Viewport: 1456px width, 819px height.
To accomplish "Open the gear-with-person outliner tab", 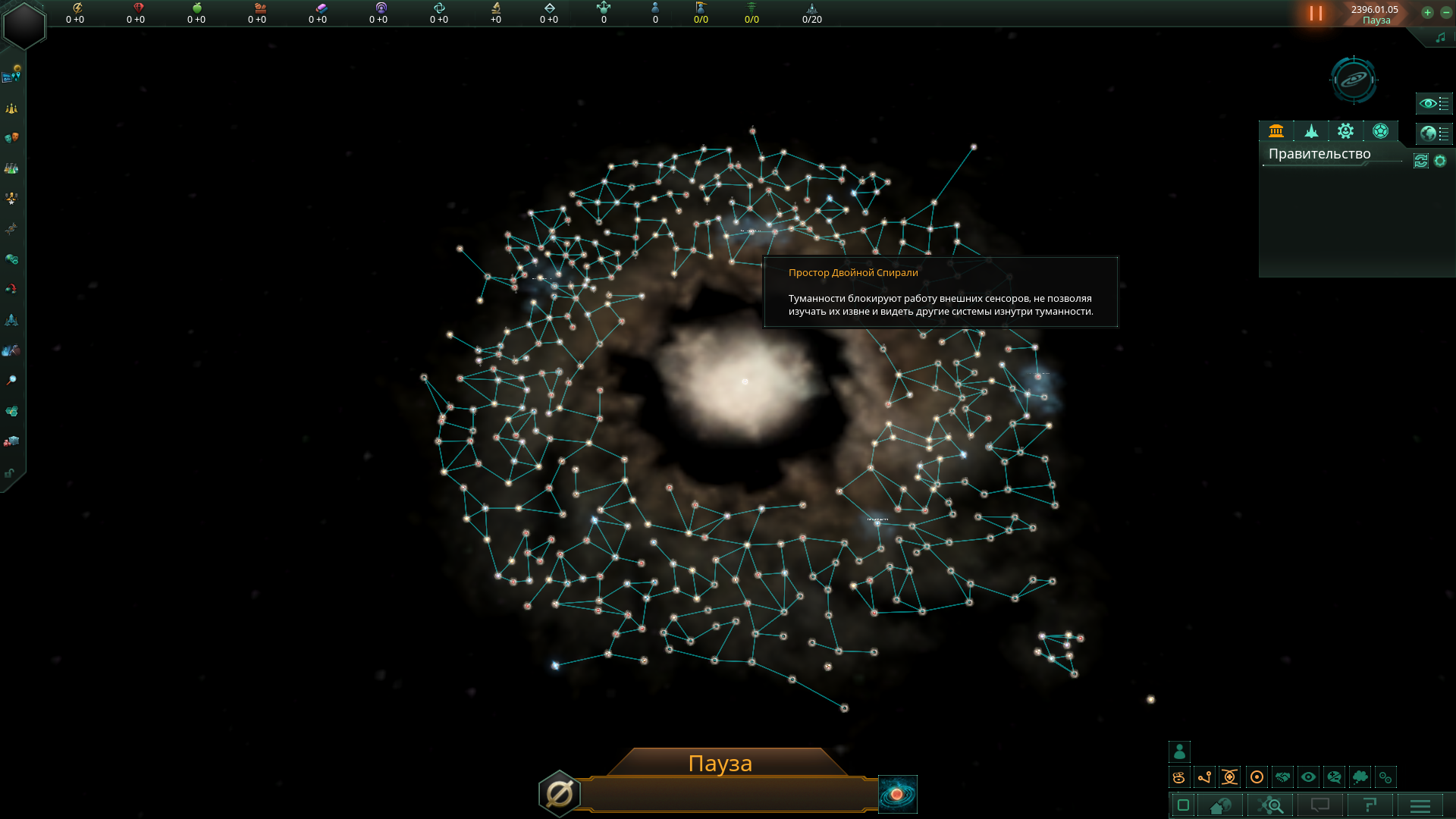I will click(x=1345, y=131).
